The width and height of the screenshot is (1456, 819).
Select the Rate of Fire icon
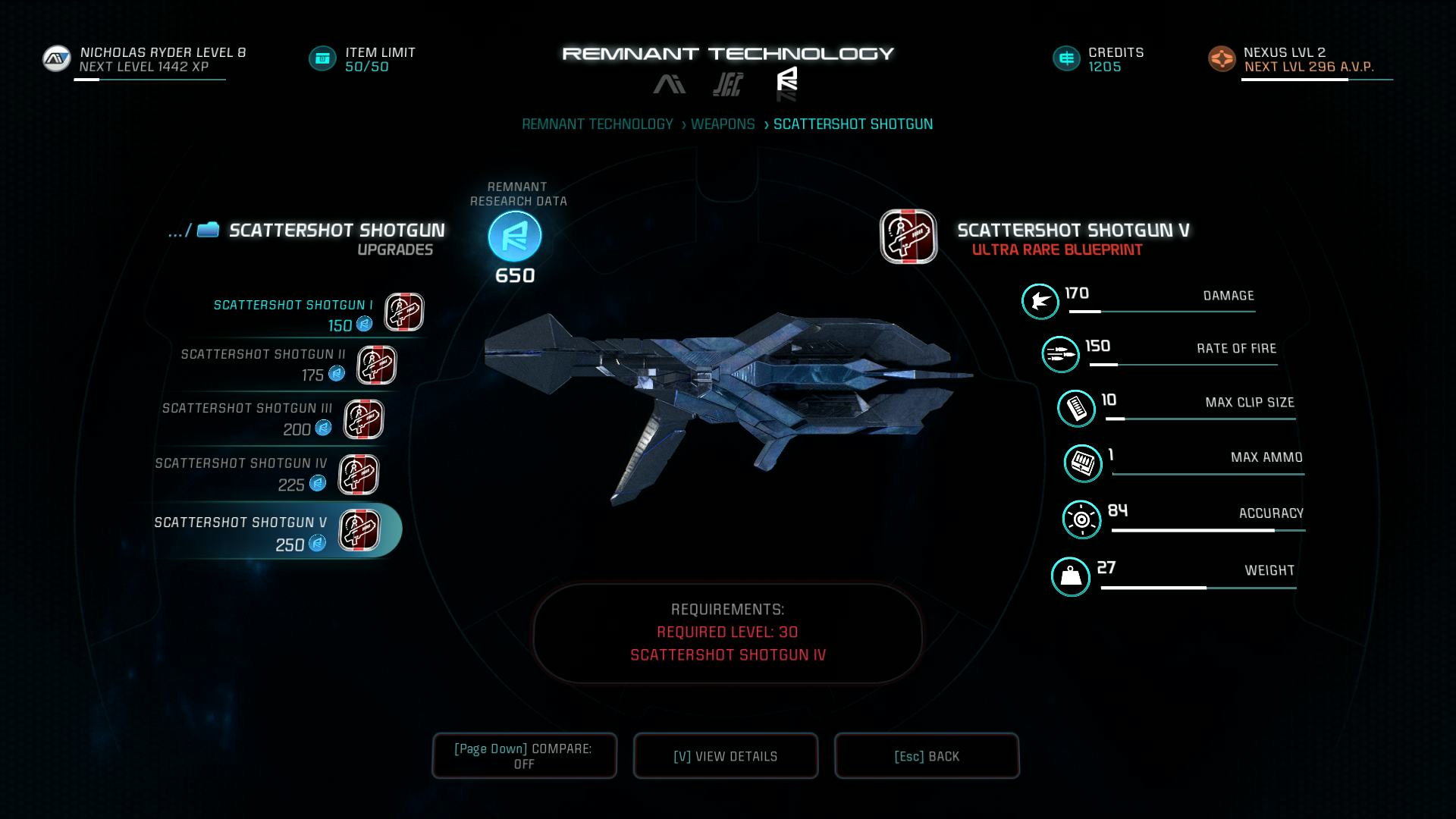point(1060,353)
